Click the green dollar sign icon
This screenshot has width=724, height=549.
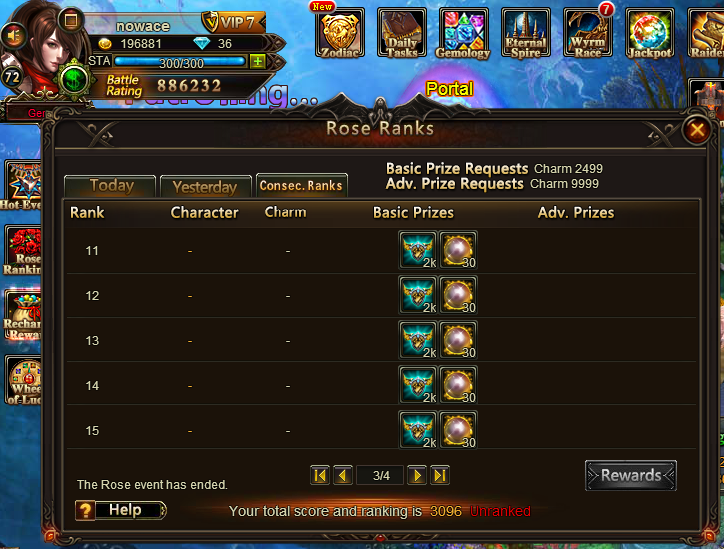tap(73, 78)
